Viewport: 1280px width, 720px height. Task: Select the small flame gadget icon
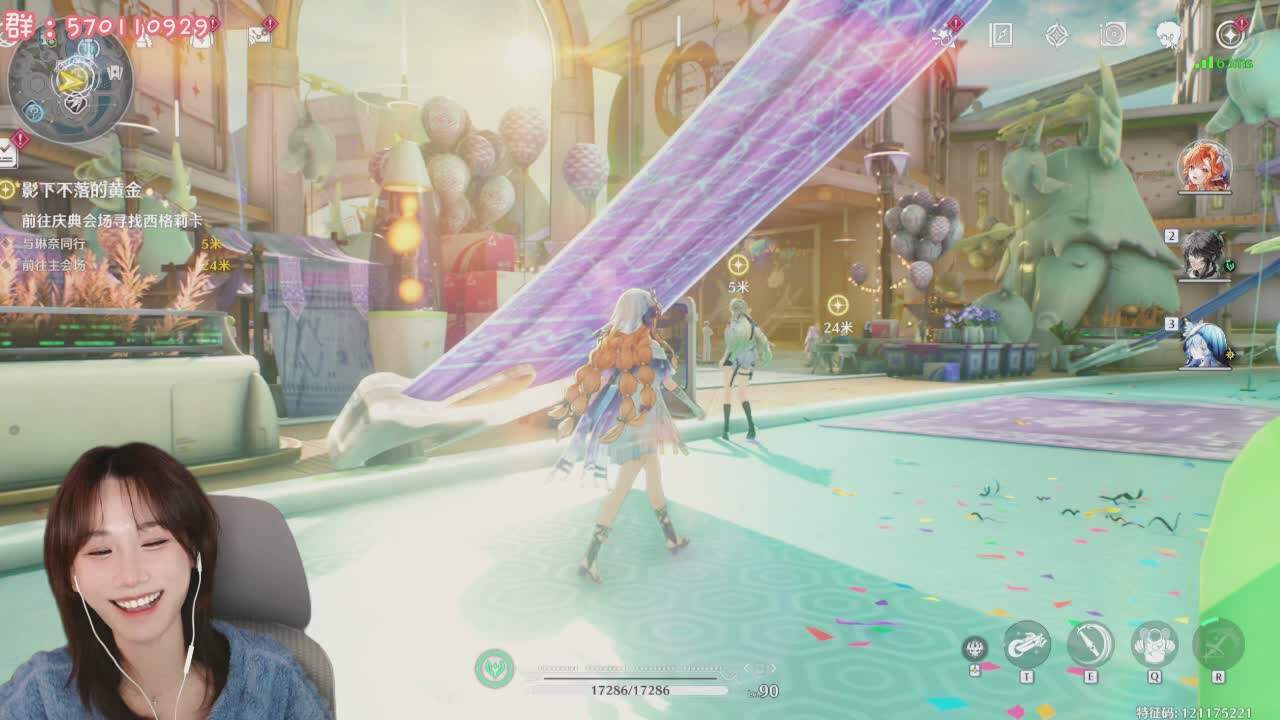coord(974,648)
